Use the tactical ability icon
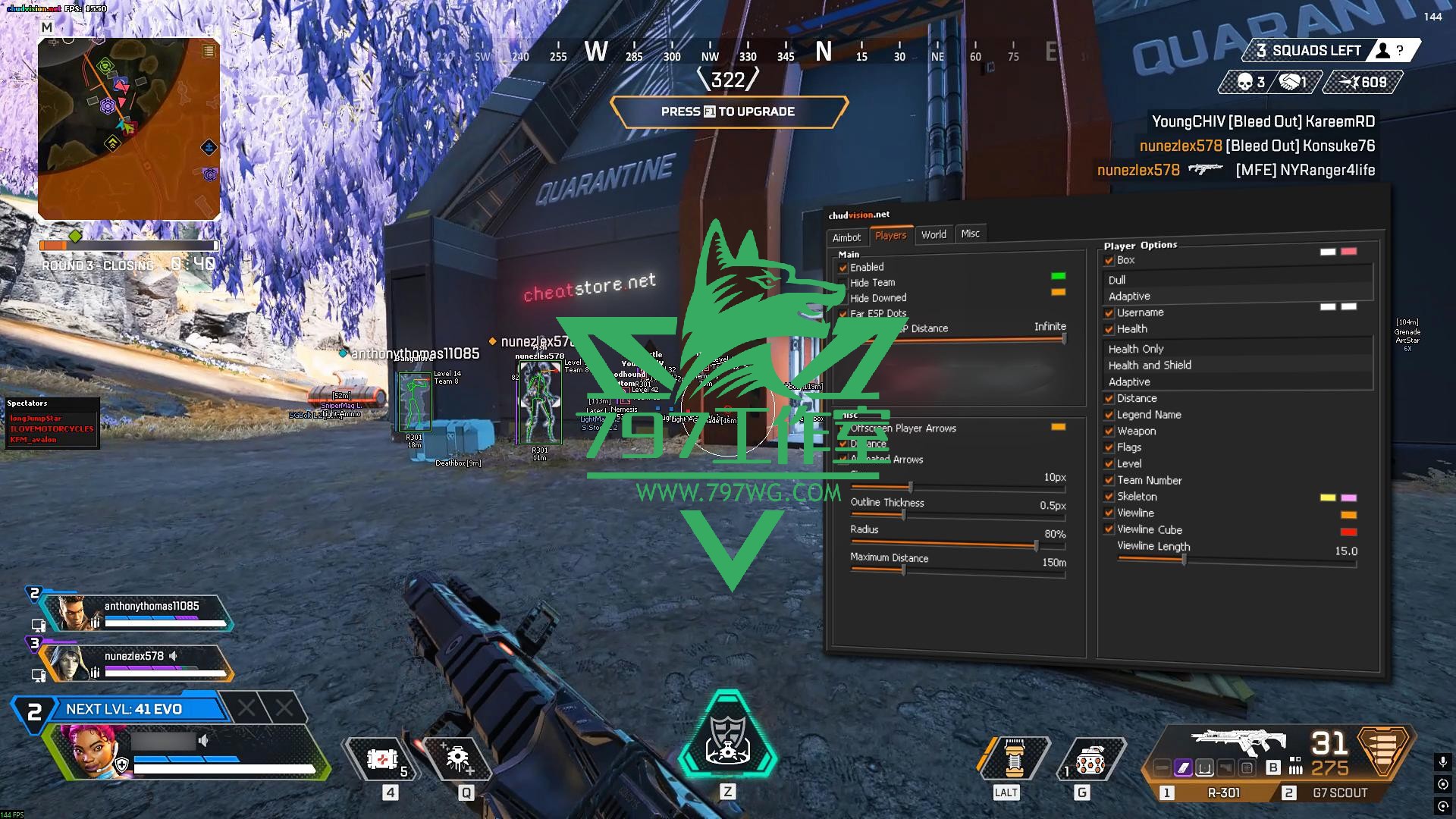 pyautogui.click(x=457, y=759)
